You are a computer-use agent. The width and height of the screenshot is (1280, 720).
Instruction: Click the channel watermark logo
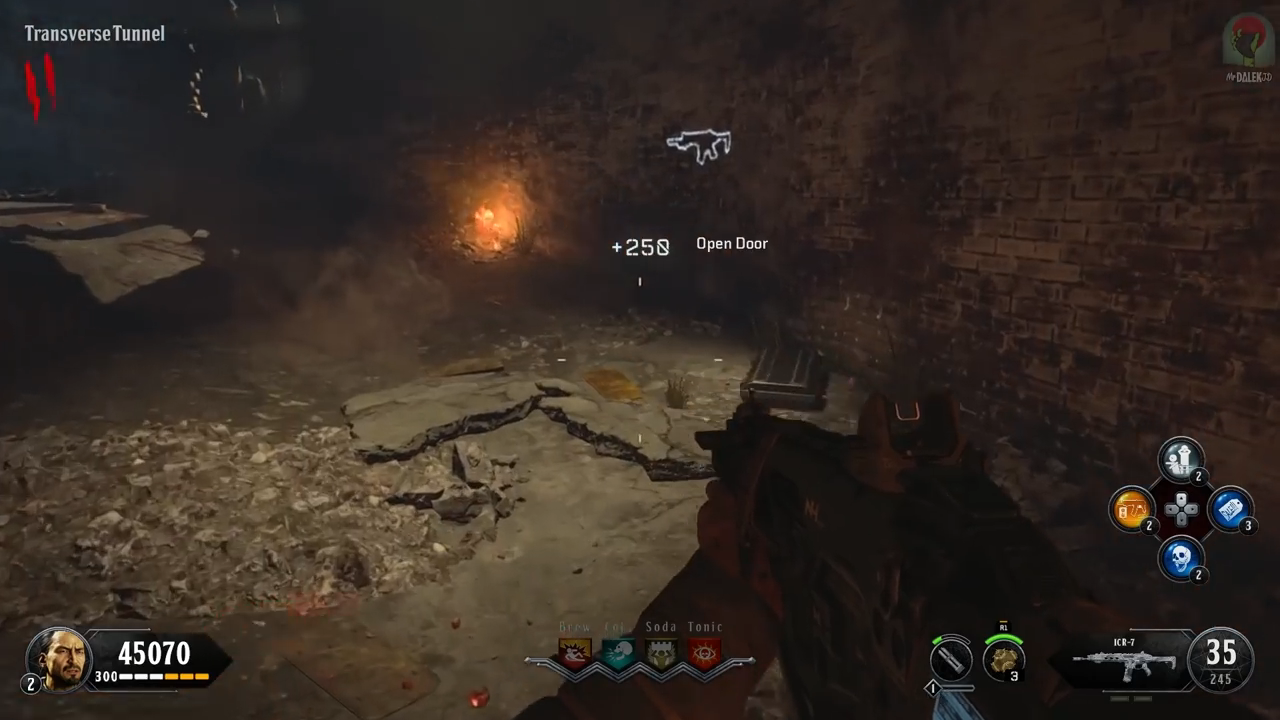pyautogui.click(x=1247, y=42)
